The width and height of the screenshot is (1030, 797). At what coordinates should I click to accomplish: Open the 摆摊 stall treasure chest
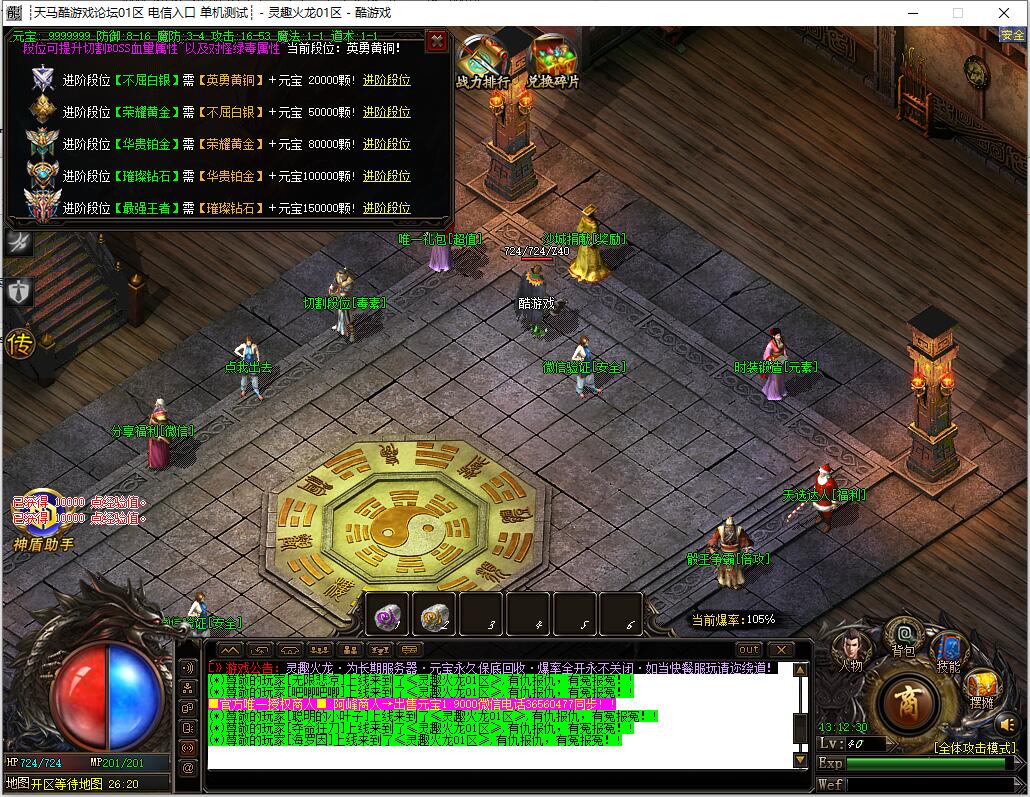point(981,686)
